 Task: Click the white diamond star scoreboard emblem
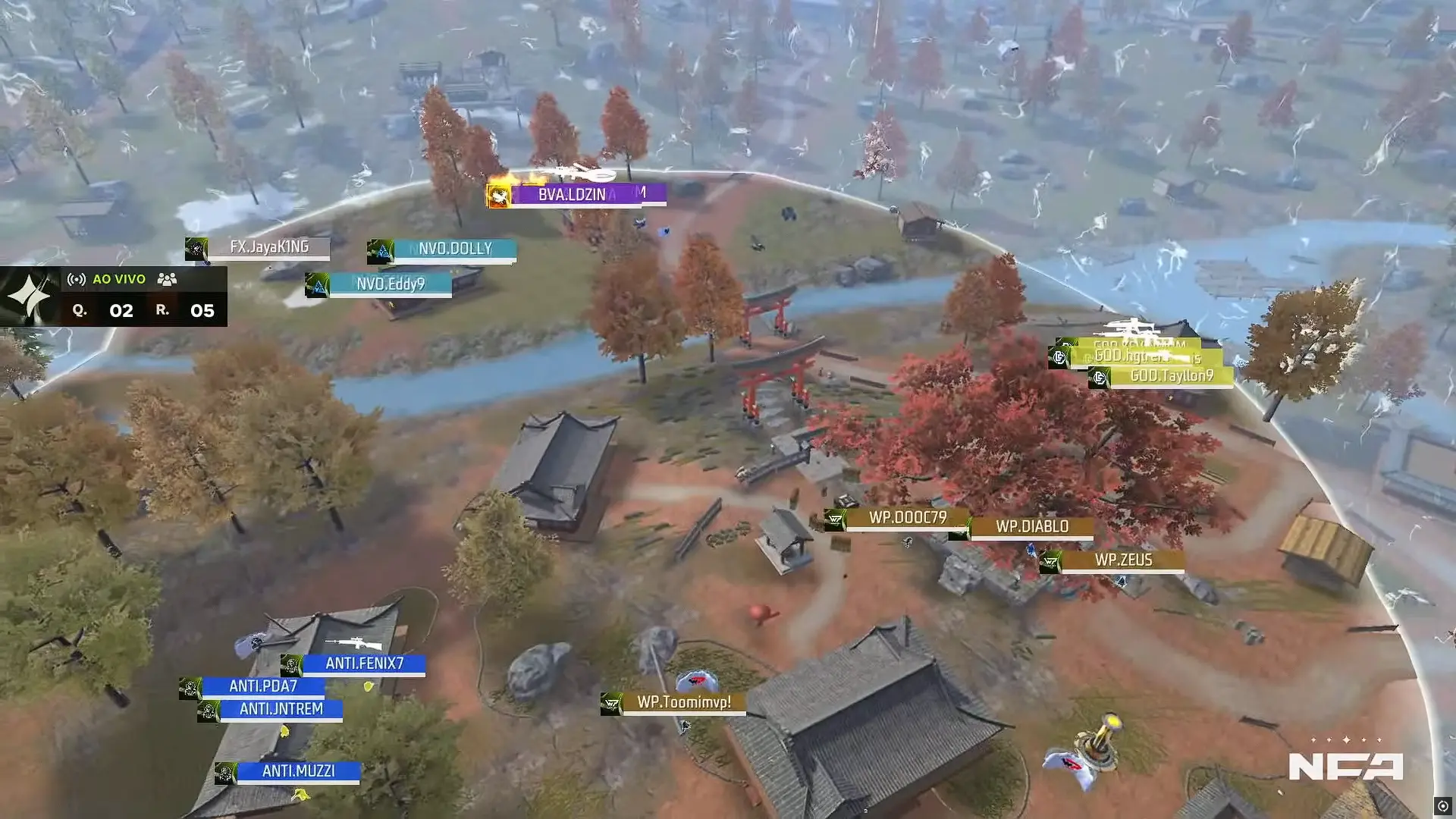(x=29, y=294)
